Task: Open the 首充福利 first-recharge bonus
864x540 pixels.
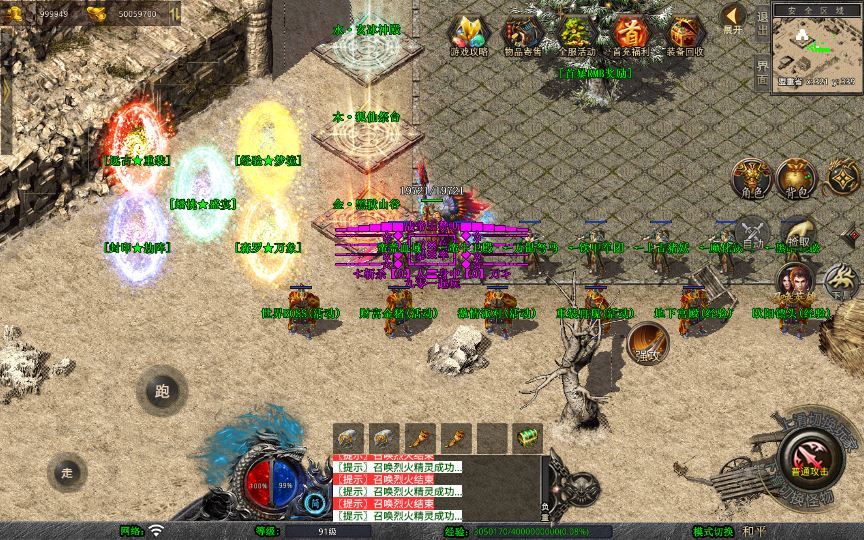Action: coord(629,35)
